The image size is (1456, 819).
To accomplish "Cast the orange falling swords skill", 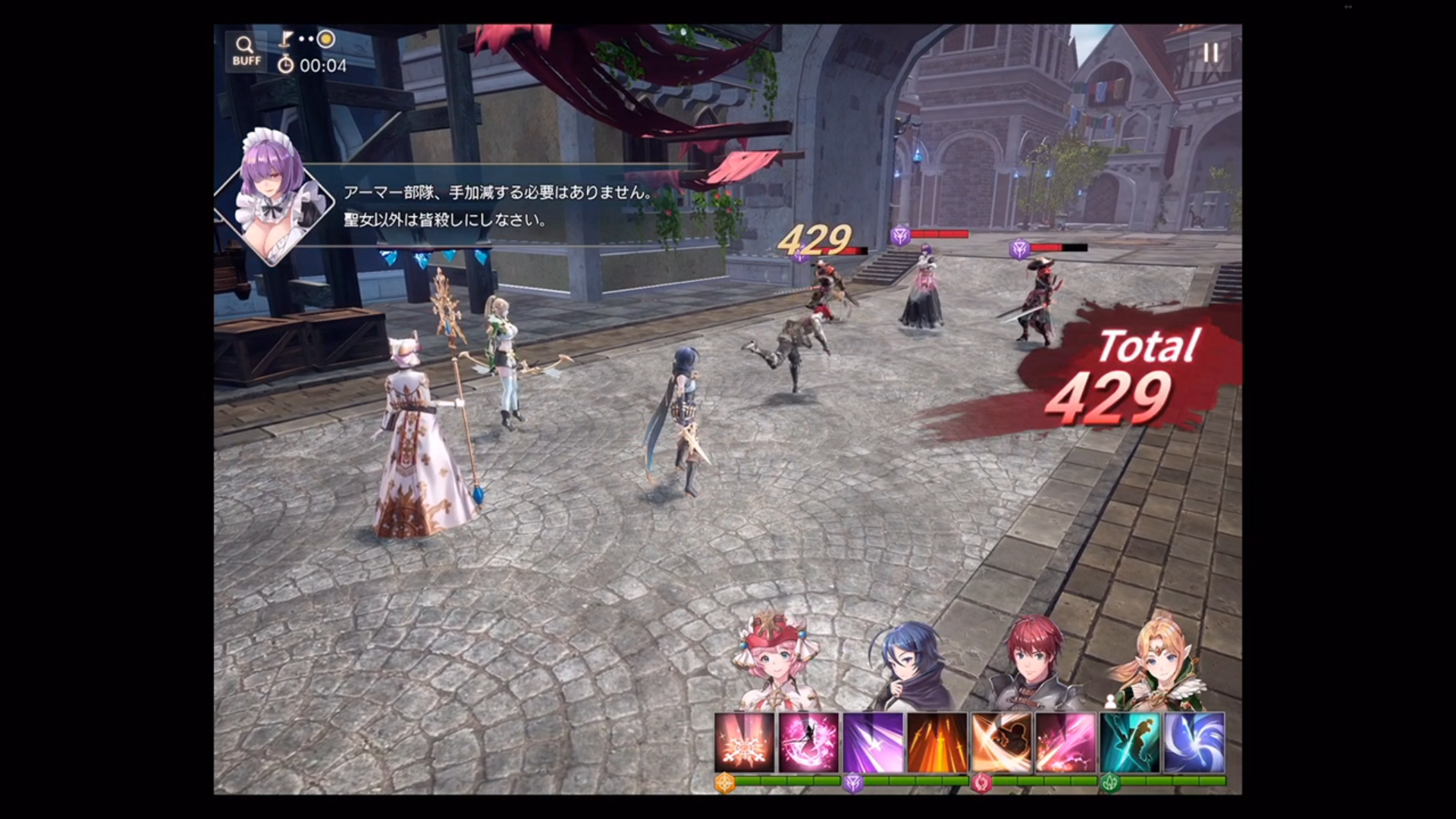I will [x=937, y=742].
